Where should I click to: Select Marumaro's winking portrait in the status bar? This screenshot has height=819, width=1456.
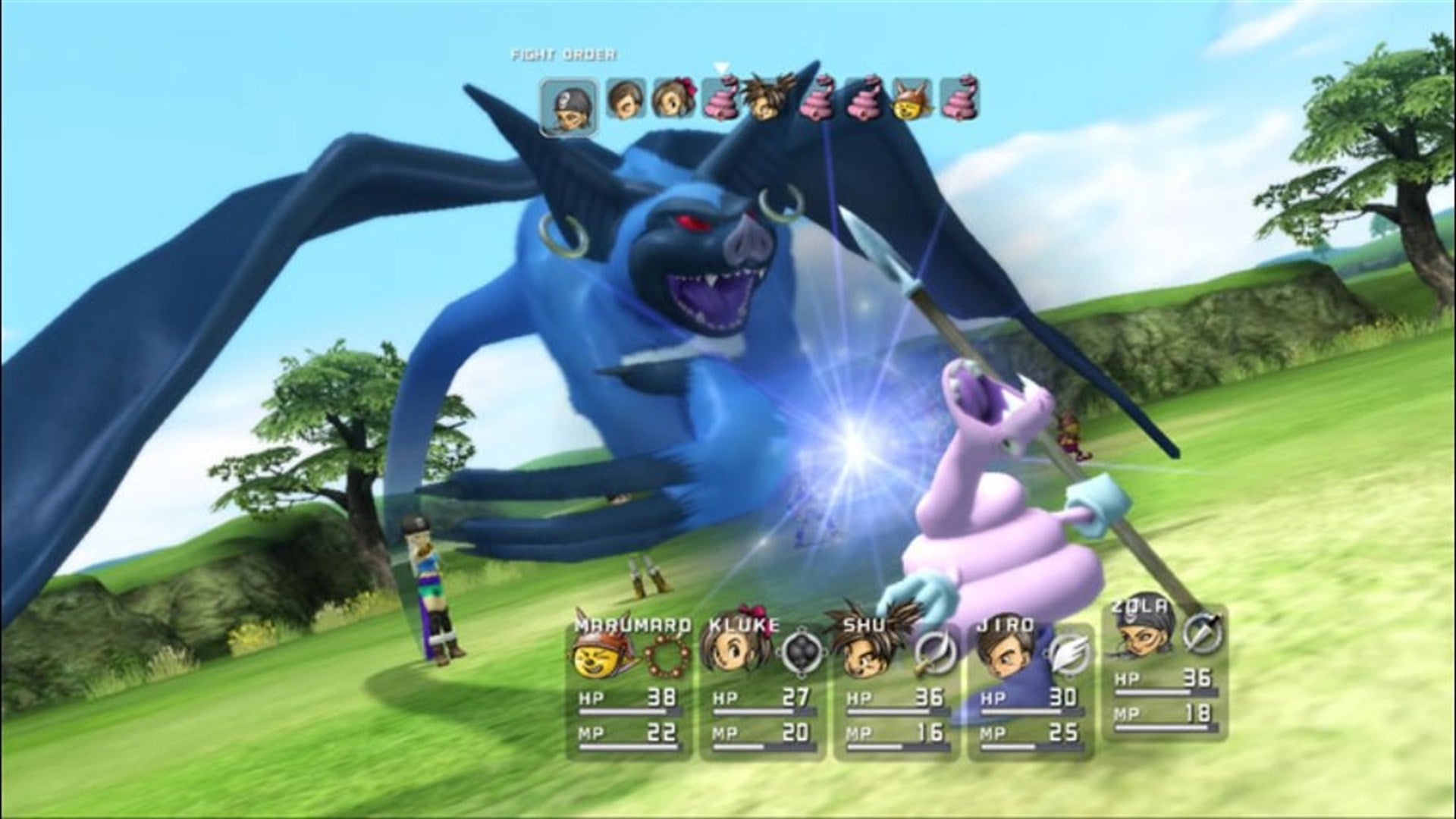pos(598,655)
